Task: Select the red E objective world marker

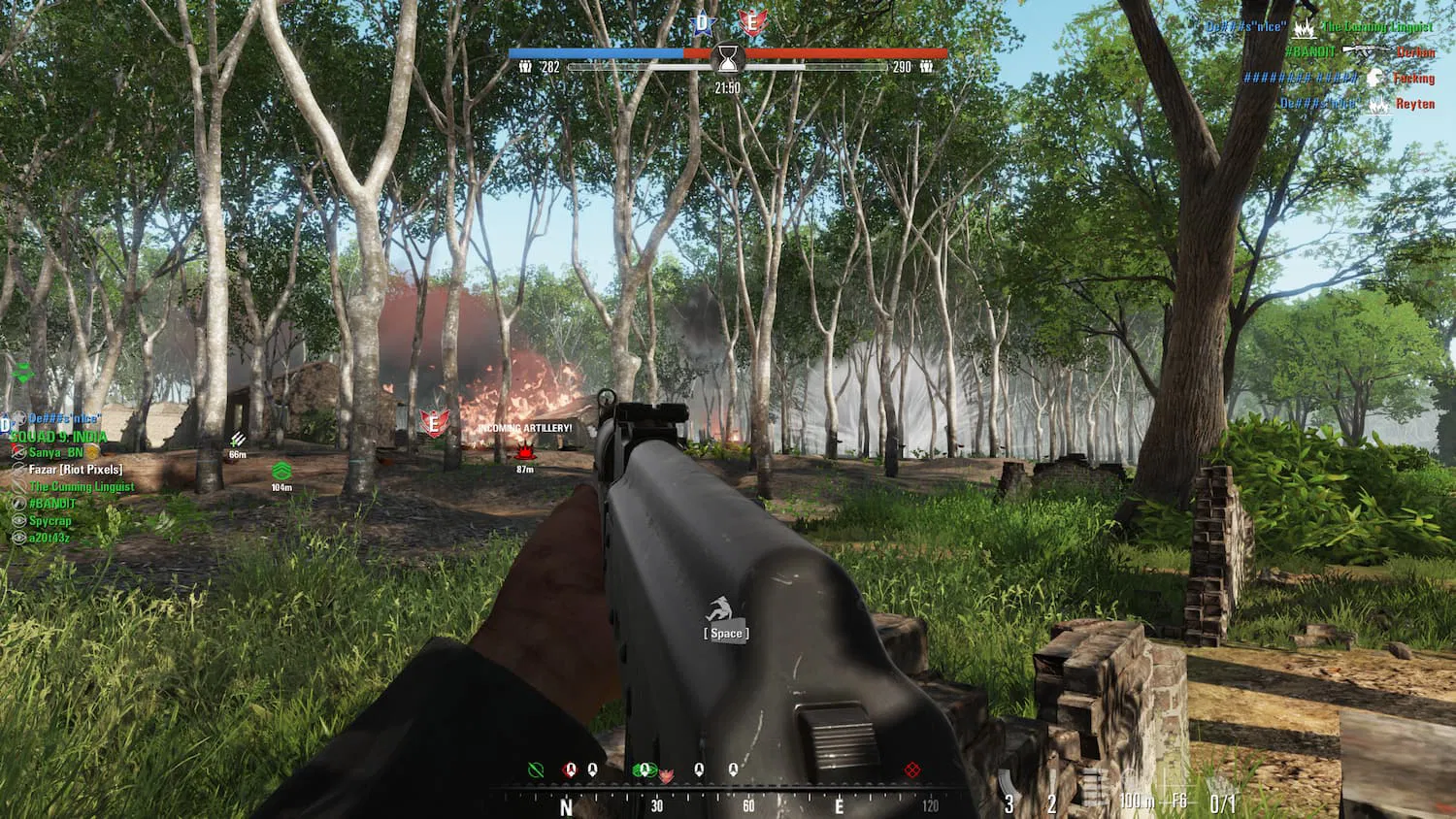Action: [434, 422]
